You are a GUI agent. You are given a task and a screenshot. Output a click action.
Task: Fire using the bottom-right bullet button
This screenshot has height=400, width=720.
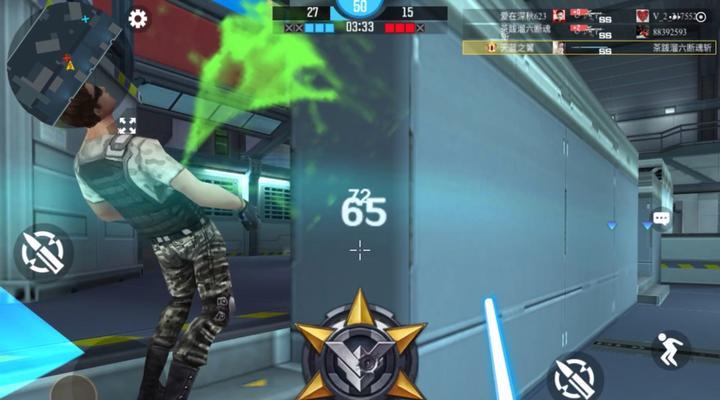[575, 377]
